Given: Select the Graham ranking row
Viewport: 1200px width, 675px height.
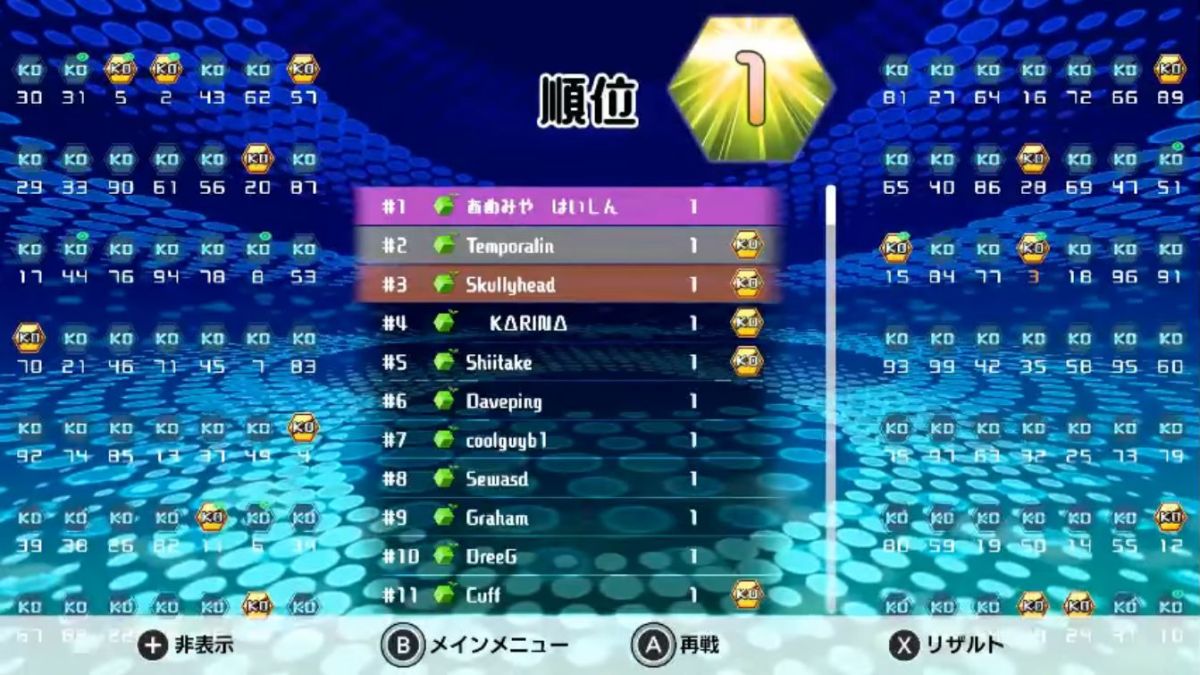Looking at the screenshot, I should [x=570, y=518].
